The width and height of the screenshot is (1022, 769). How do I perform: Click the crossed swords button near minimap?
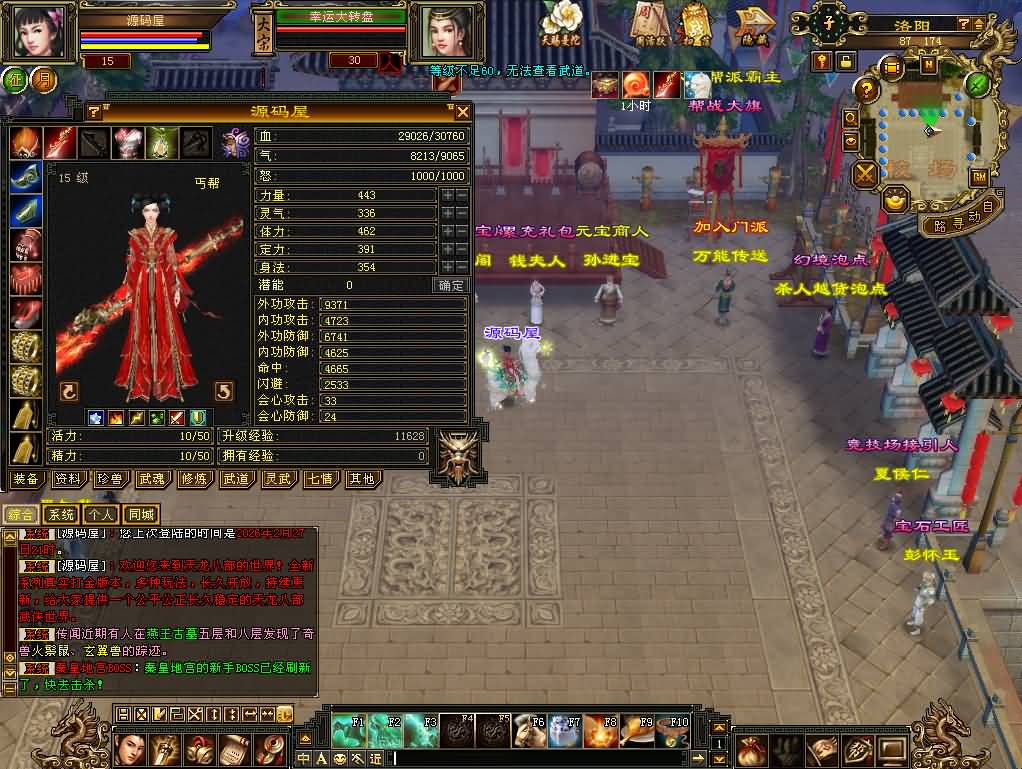click(x=864, y=175)
